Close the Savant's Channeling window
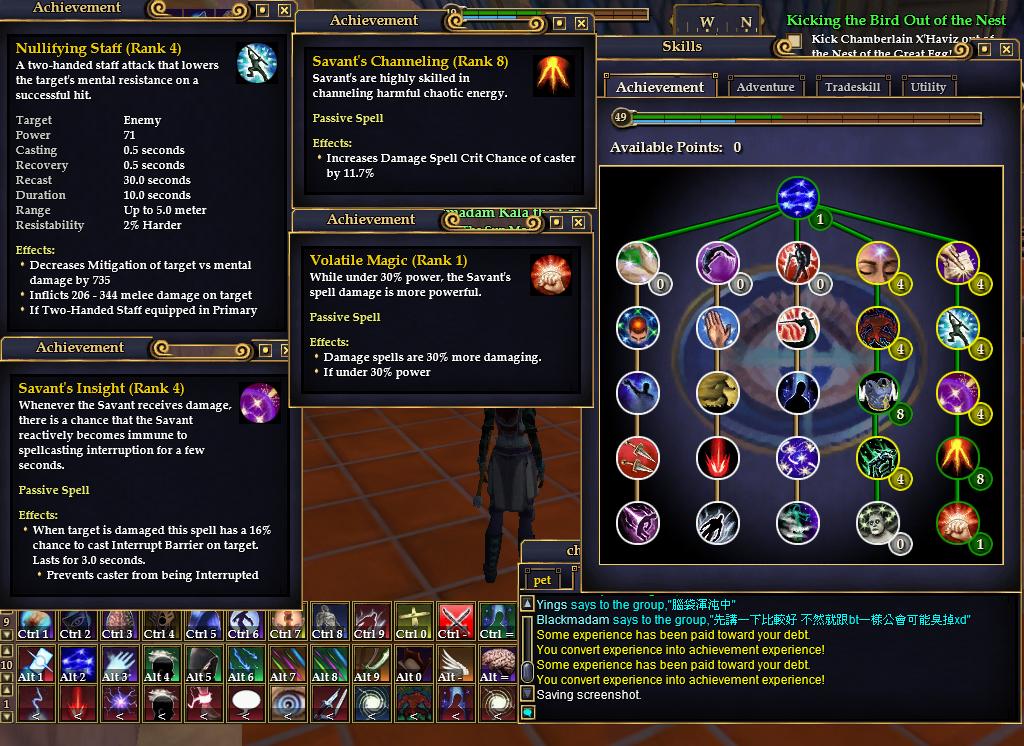Viewport: 1024px width, 746px height. click(579, 22)
